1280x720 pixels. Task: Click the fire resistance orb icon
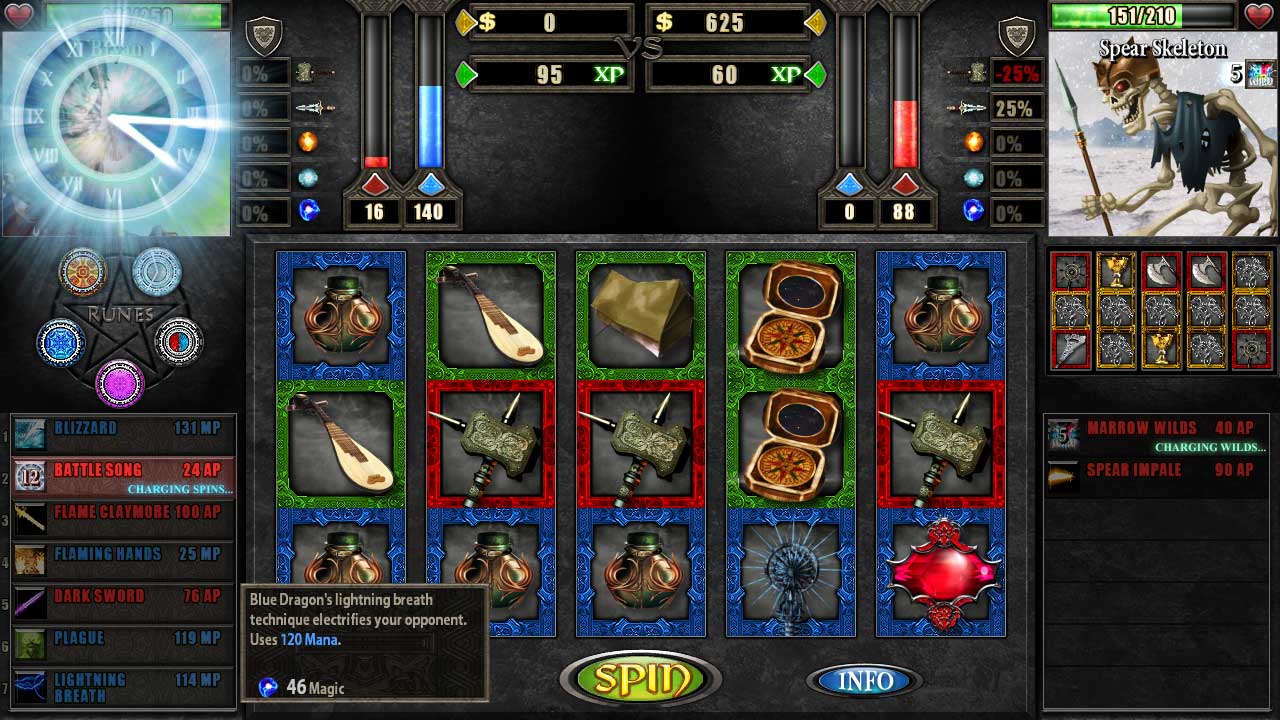(308, 142)
